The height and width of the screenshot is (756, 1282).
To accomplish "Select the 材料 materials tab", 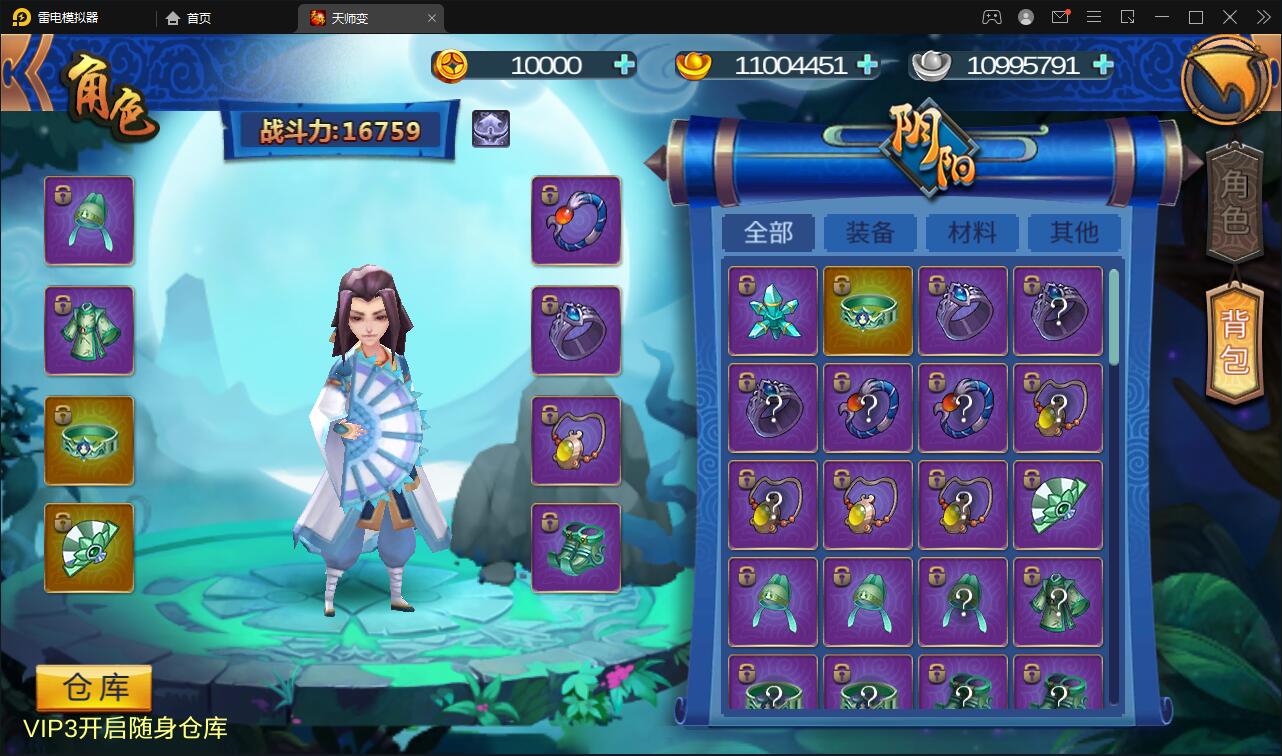I will [972, 233].
